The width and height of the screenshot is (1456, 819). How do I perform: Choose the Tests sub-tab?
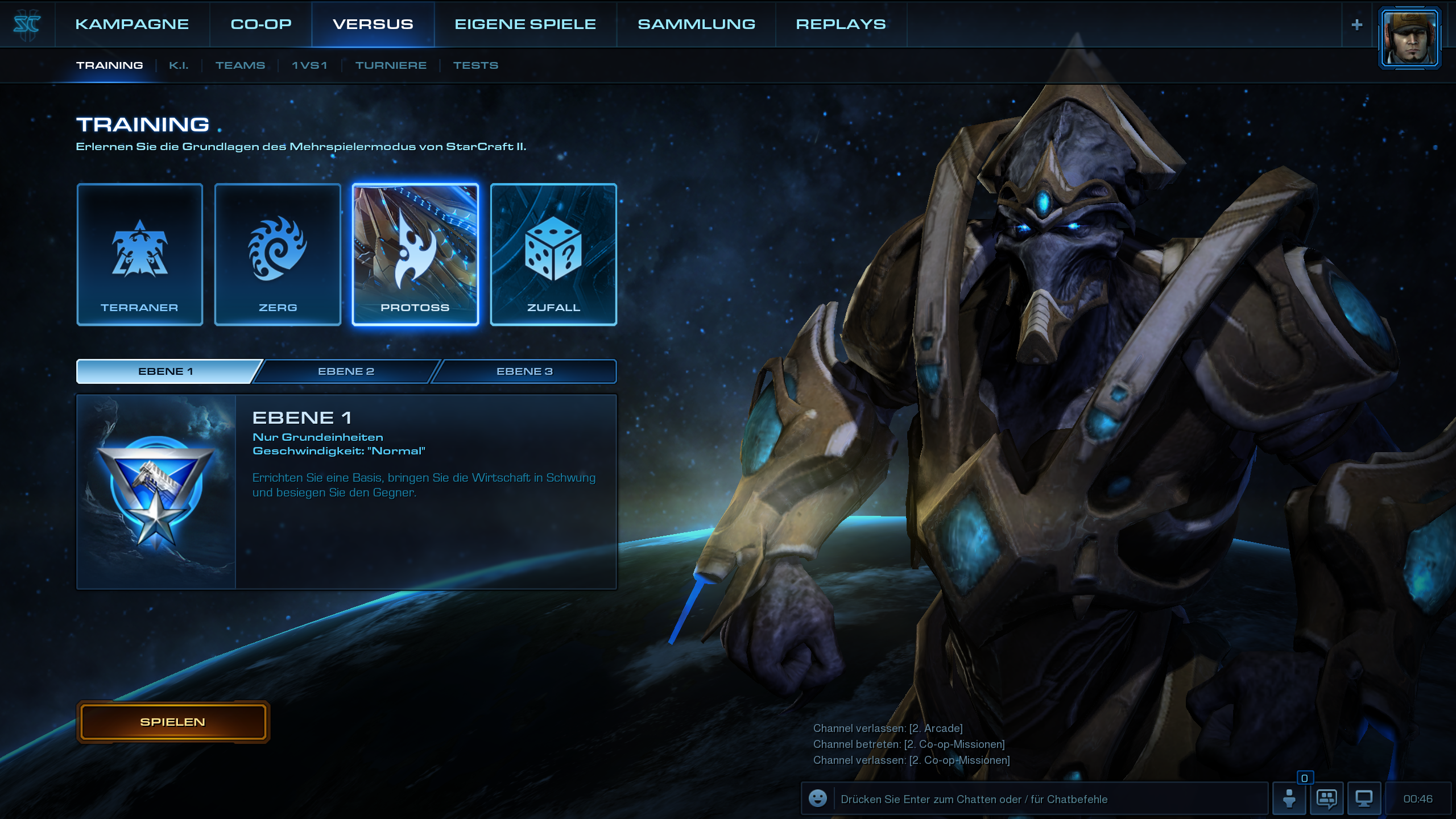475,65
